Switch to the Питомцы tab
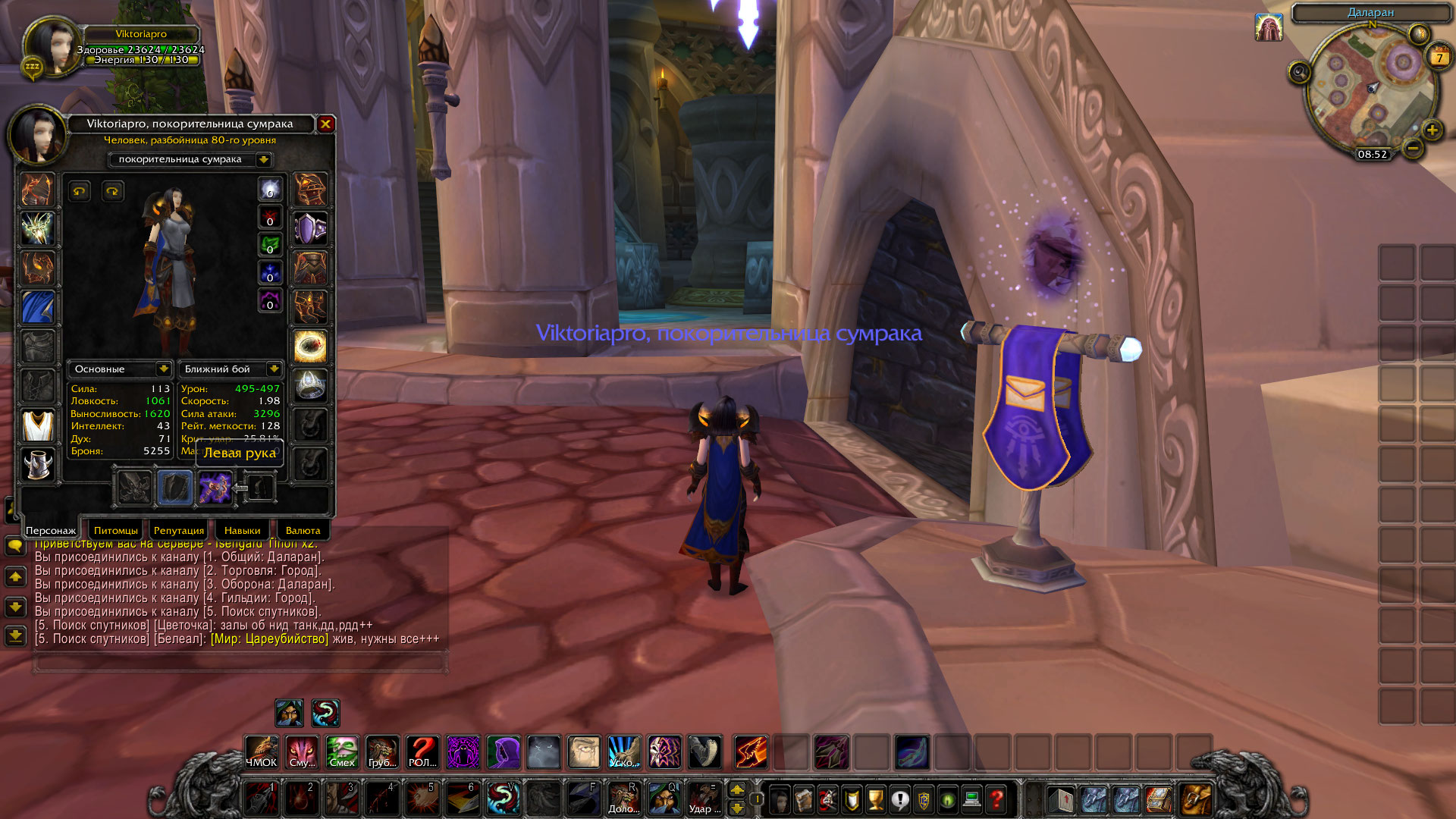1456x819 pixels. [116, 530]
